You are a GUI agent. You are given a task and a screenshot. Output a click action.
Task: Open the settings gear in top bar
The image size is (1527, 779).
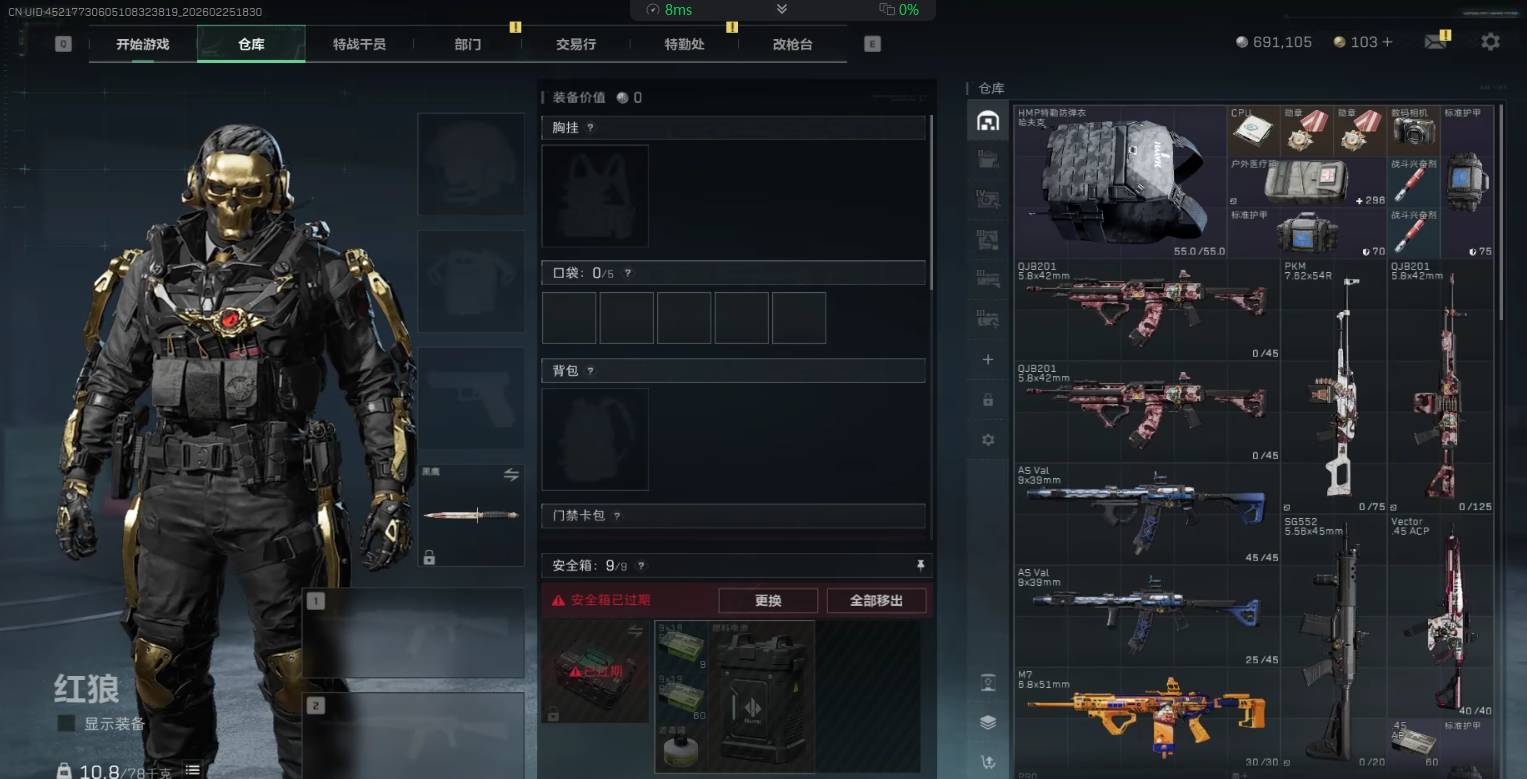1490,42
